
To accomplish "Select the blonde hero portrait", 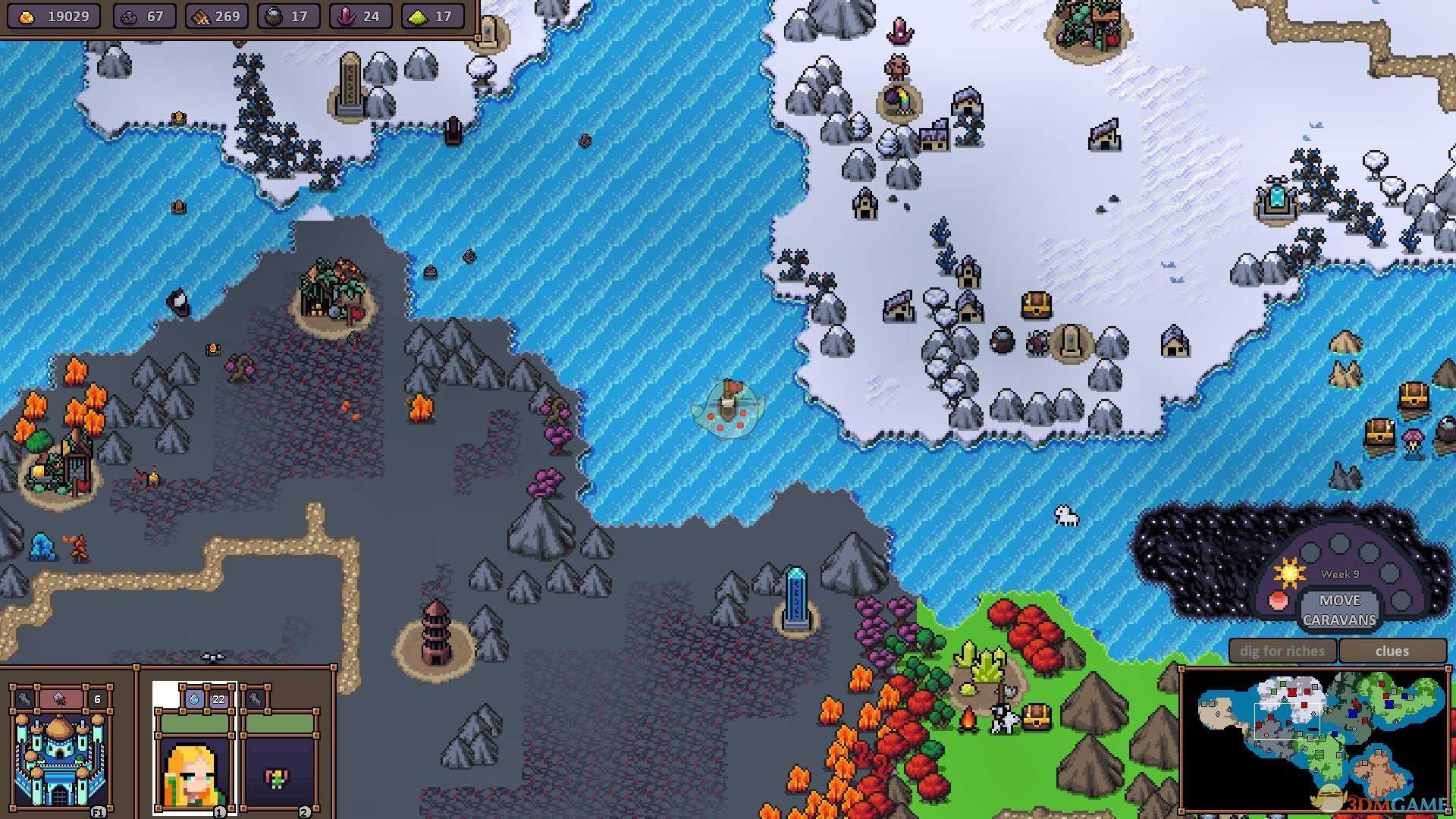I will point(194,770).
